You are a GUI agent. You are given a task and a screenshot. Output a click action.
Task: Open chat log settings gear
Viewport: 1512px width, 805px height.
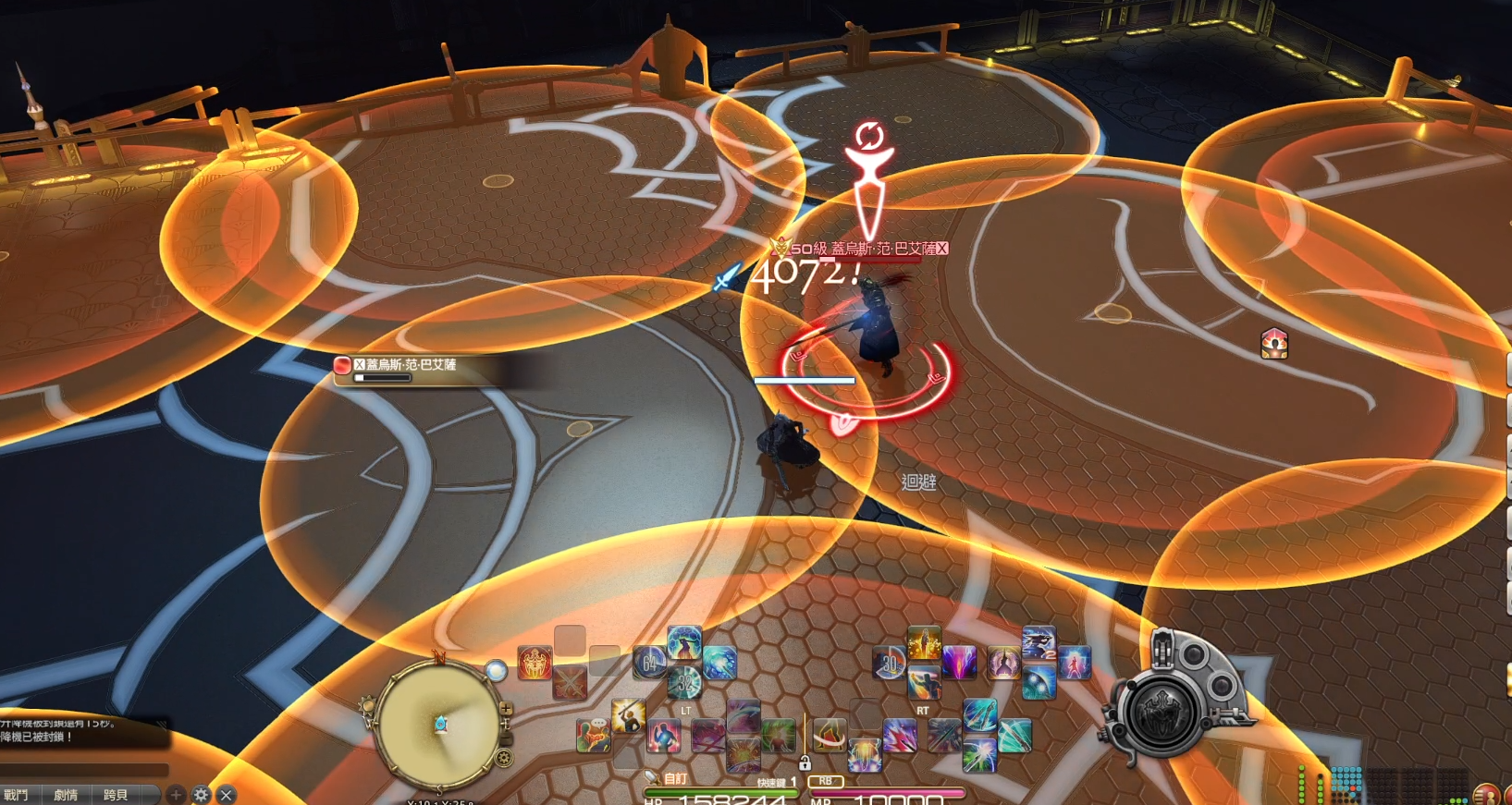click(x=201, y=795)
